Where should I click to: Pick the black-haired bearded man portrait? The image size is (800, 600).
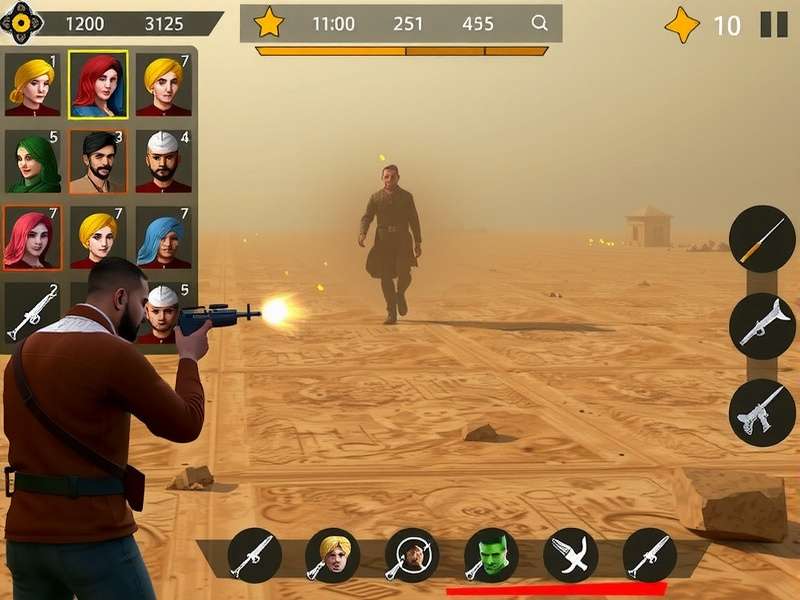coord(98,161)
